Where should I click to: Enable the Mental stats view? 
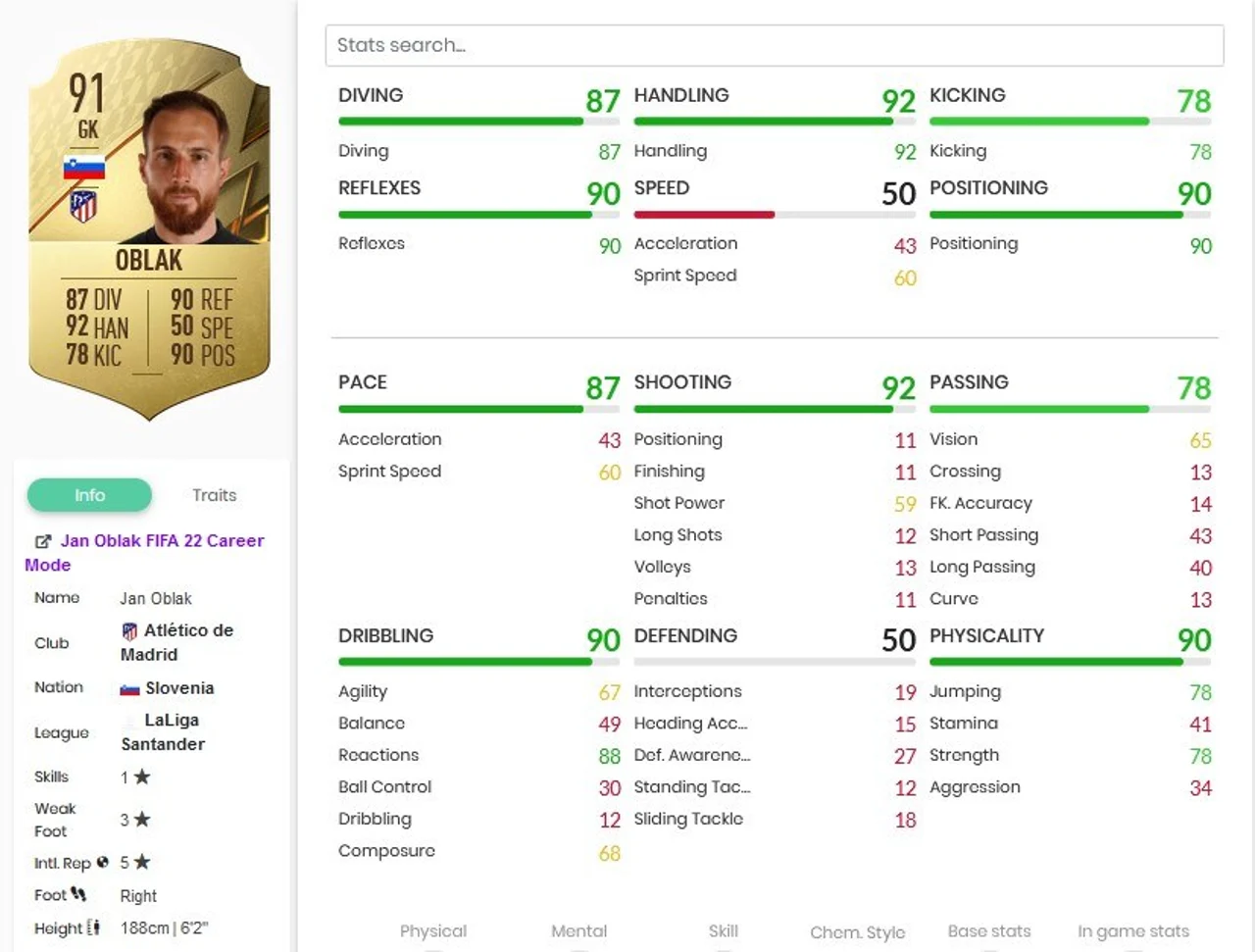pos(578,931)
